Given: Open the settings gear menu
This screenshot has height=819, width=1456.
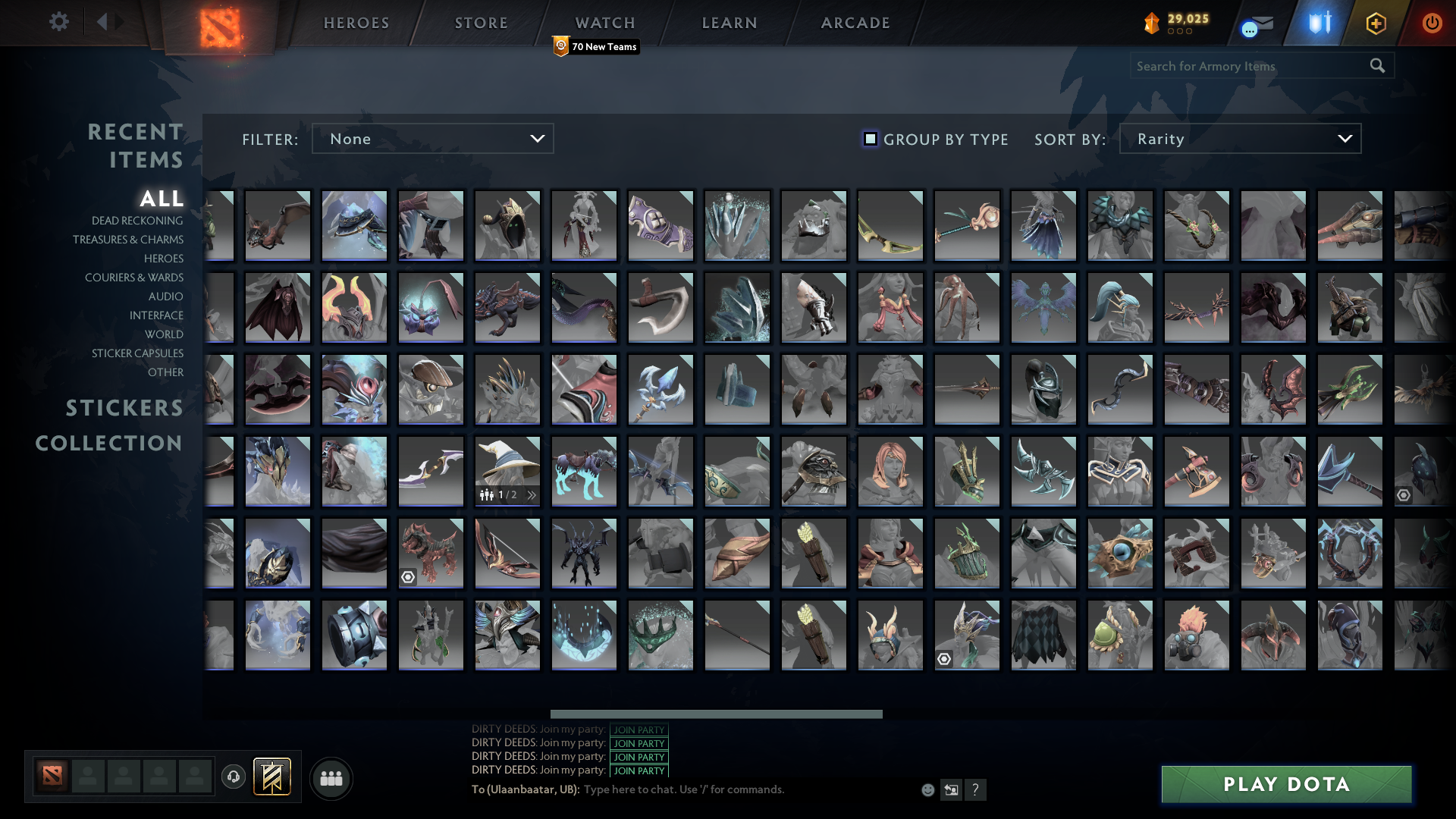Looking at the screenshot, I should [x=59, y=22].
